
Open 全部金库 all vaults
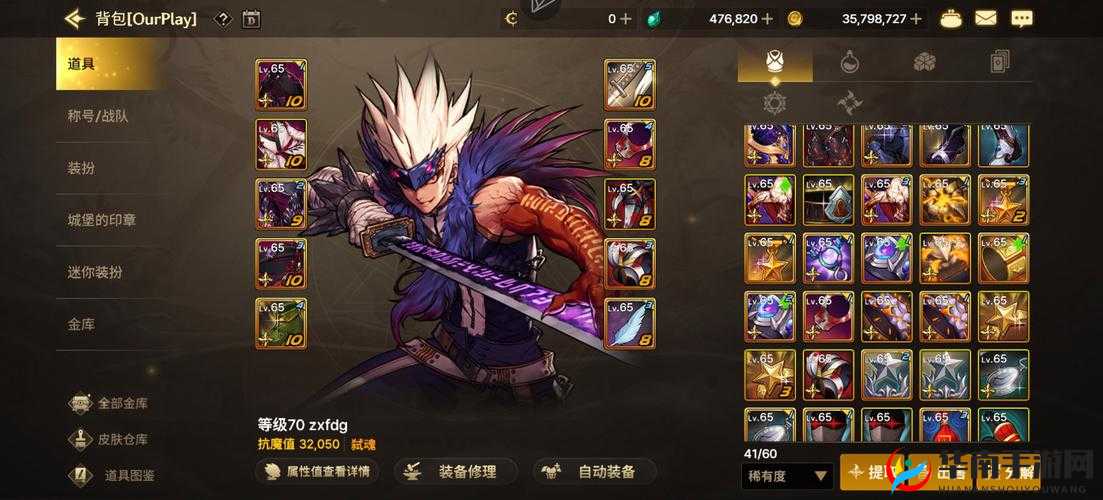[x=110, y=404]
